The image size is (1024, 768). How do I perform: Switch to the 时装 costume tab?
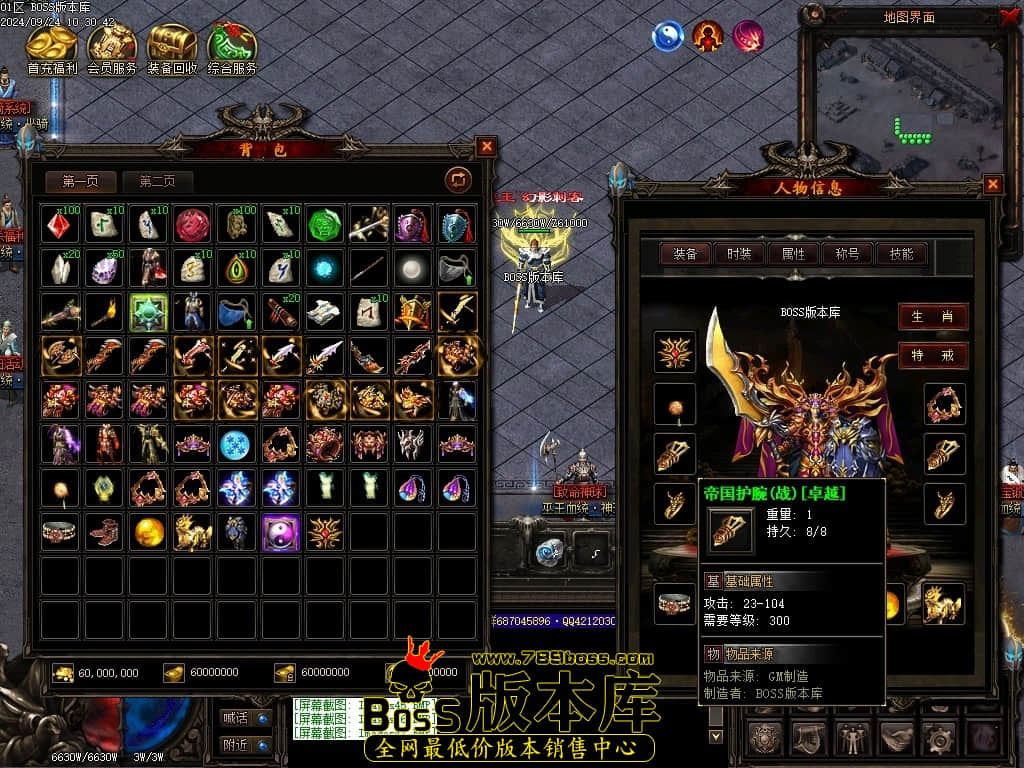[739, 254]
